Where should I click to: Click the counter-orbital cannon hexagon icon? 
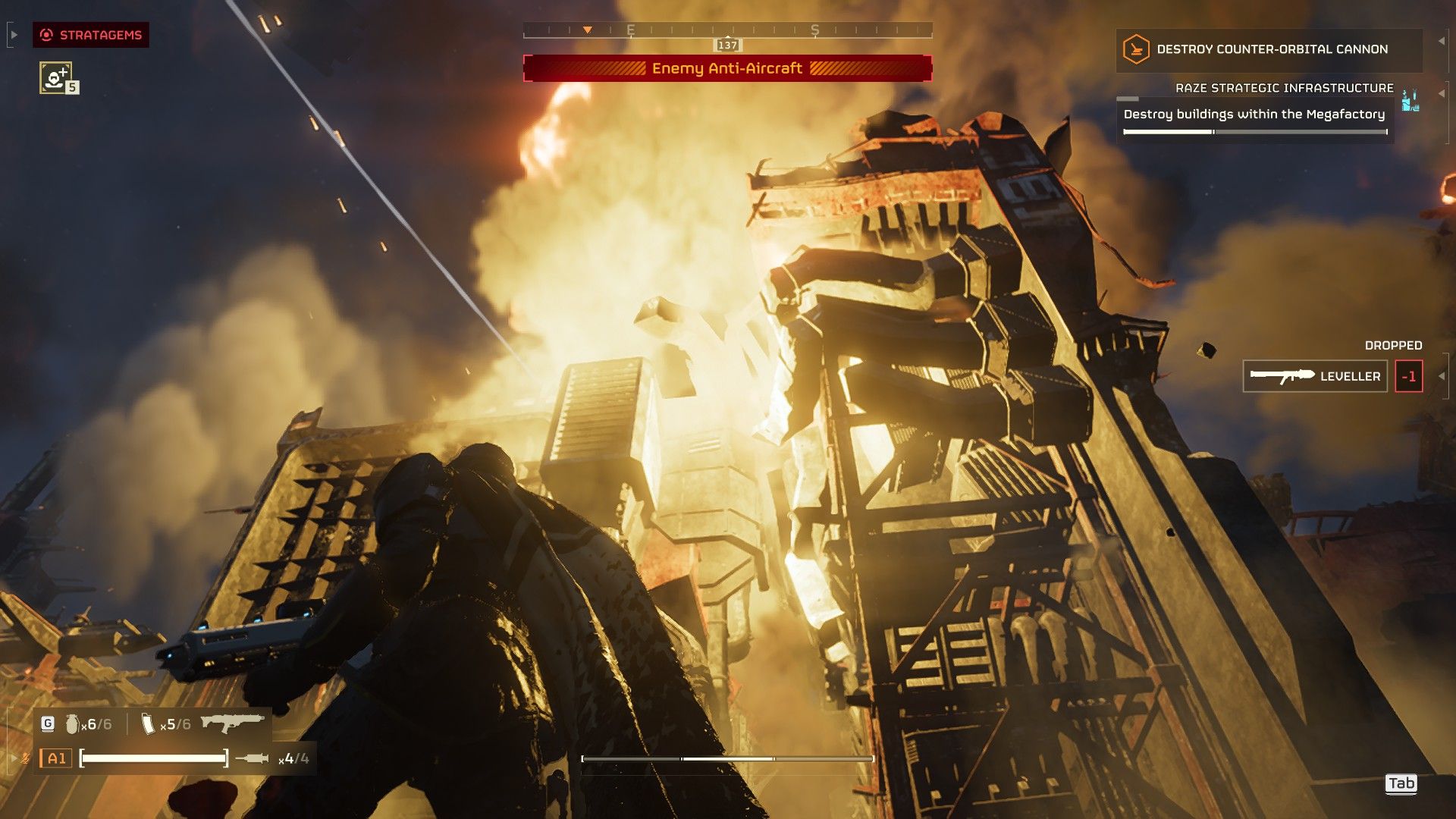(x=1136, y=49)
